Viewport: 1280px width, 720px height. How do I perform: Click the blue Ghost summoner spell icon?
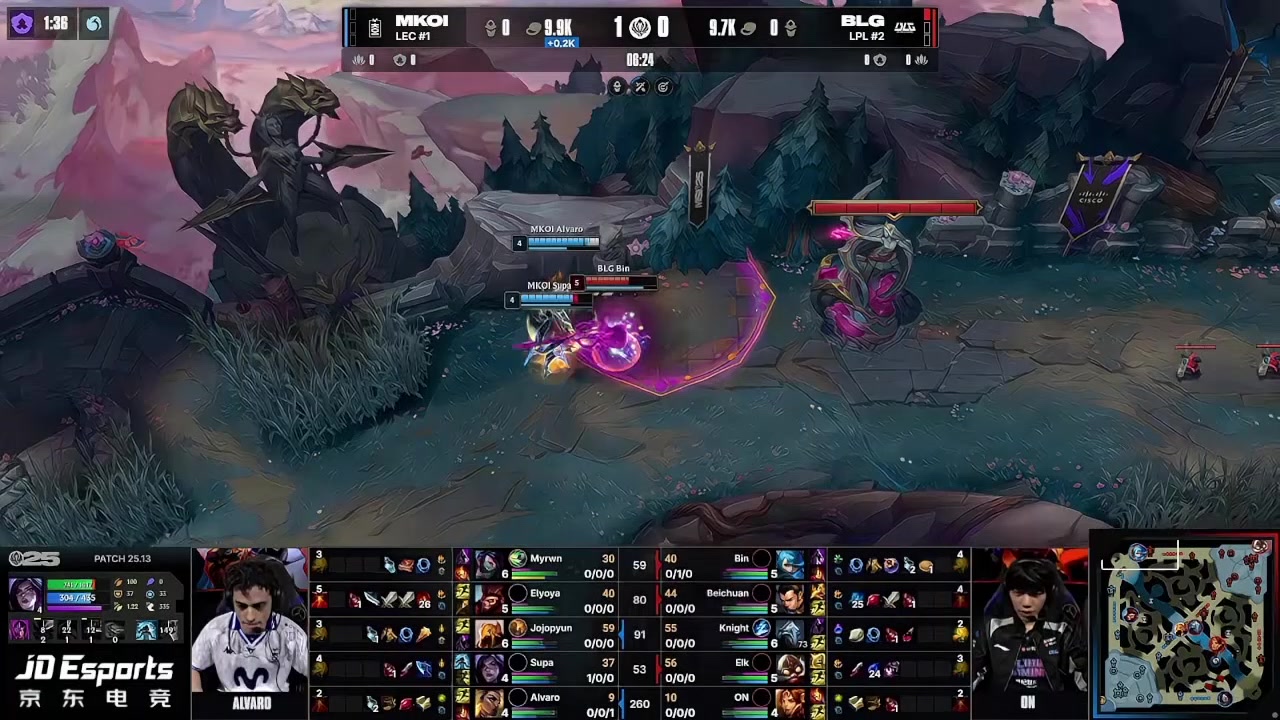tap(146, 630)
